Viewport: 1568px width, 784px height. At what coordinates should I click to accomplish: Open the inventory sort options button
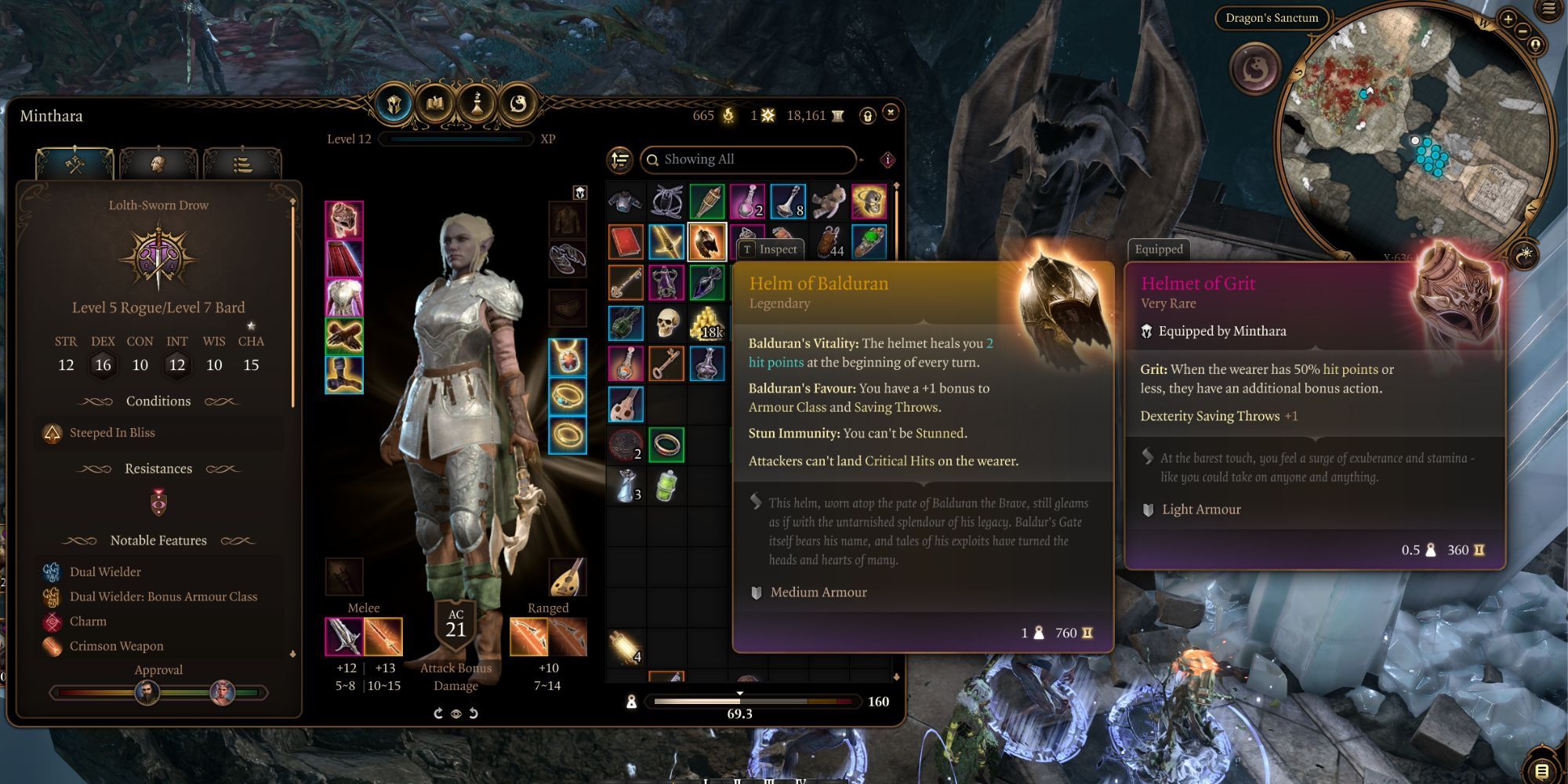tap(620, 160)
